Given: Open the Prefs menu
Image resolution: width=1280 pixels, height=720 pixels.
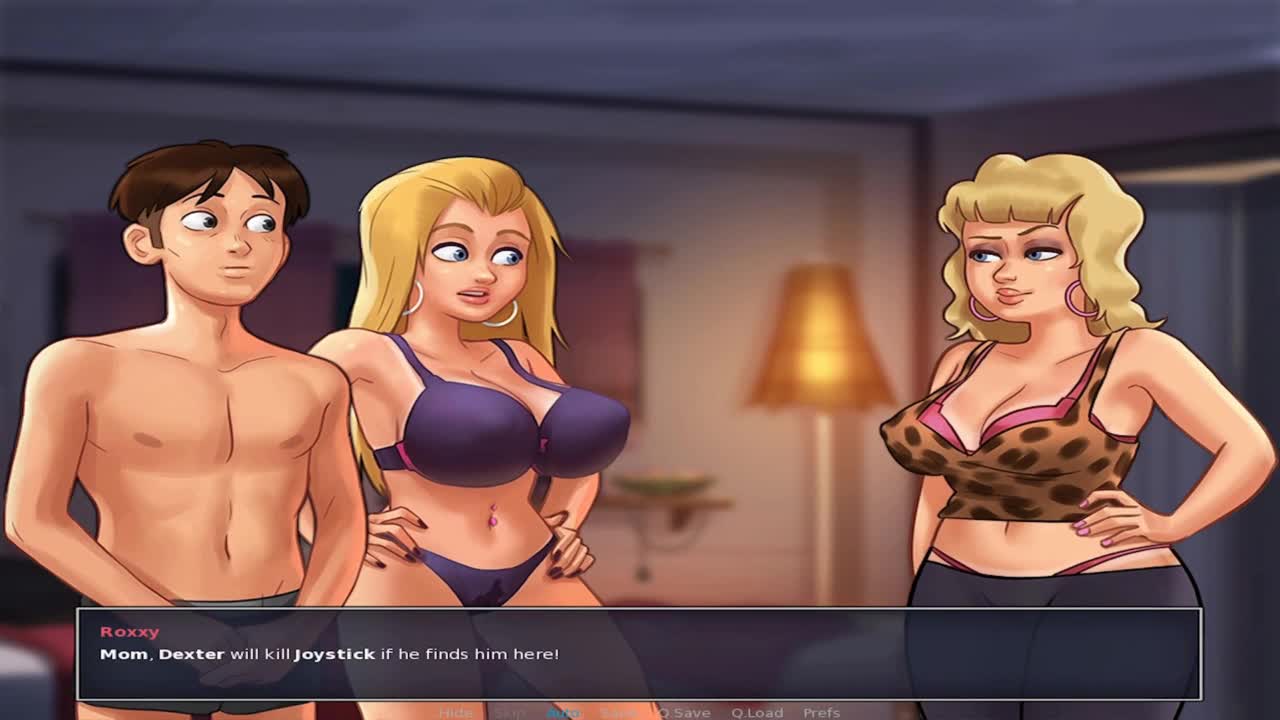Looking at the screenshot, I should pyautogui.click(x=822, y=712).
